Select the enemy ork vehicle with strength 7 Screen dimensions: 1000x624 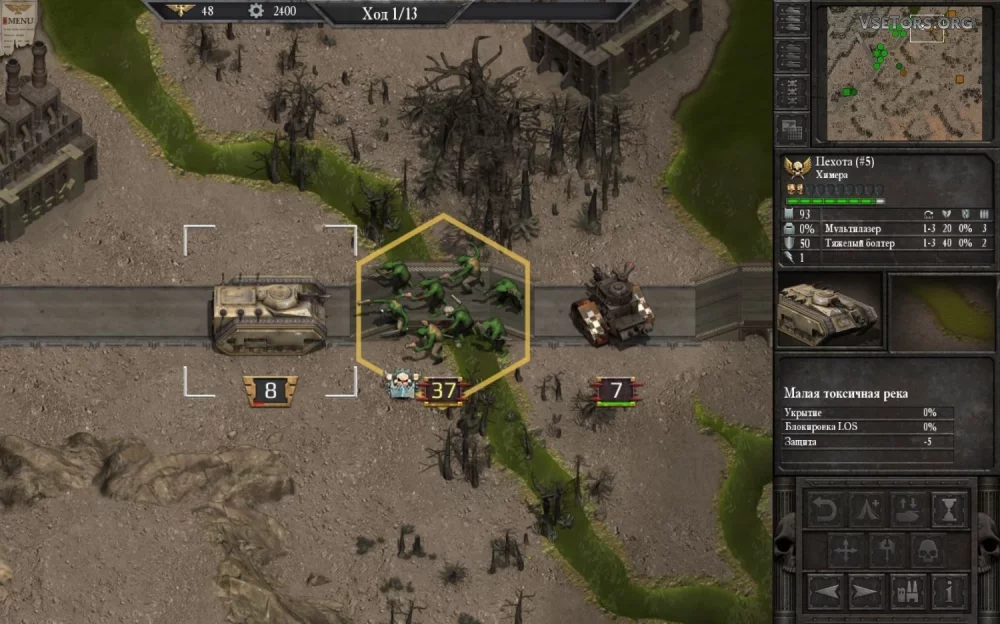[616, 305]
